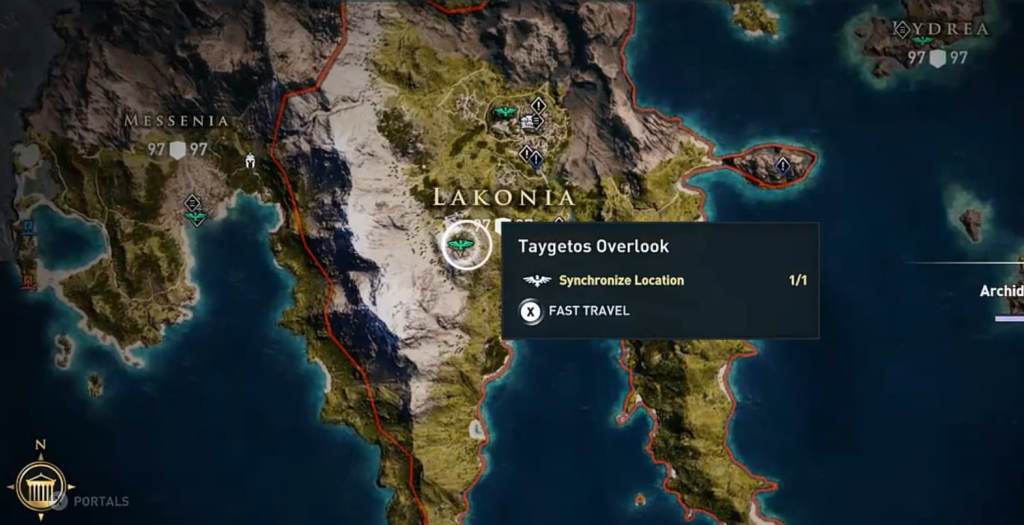The width and height of the screenshot is (1024, 525).
Task: Click the white Spartan helmet marker near Messenia
Action: [248, 160]
